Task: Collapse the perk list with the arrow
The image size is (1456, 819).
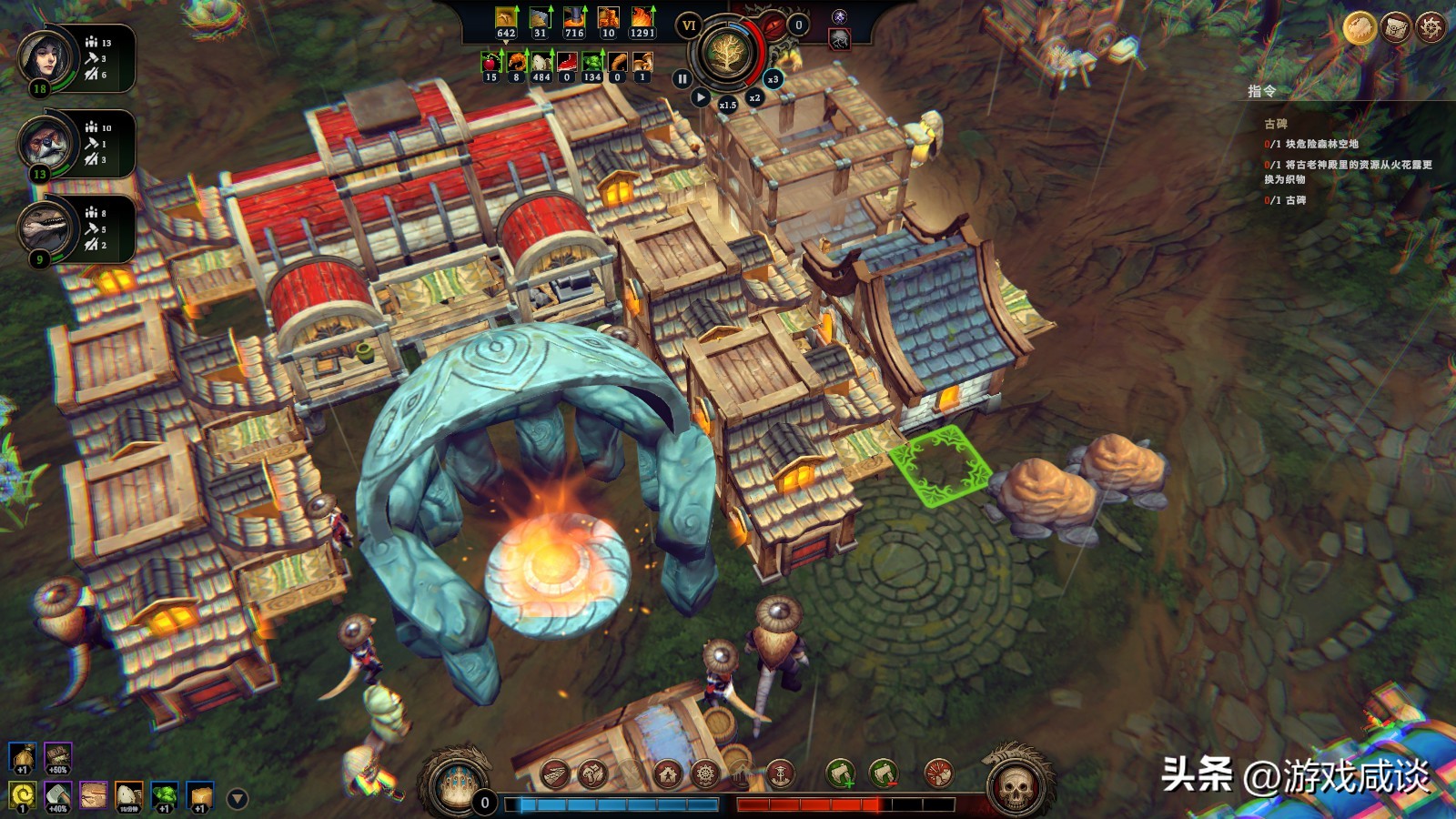Action: click(x=238, y=799)
